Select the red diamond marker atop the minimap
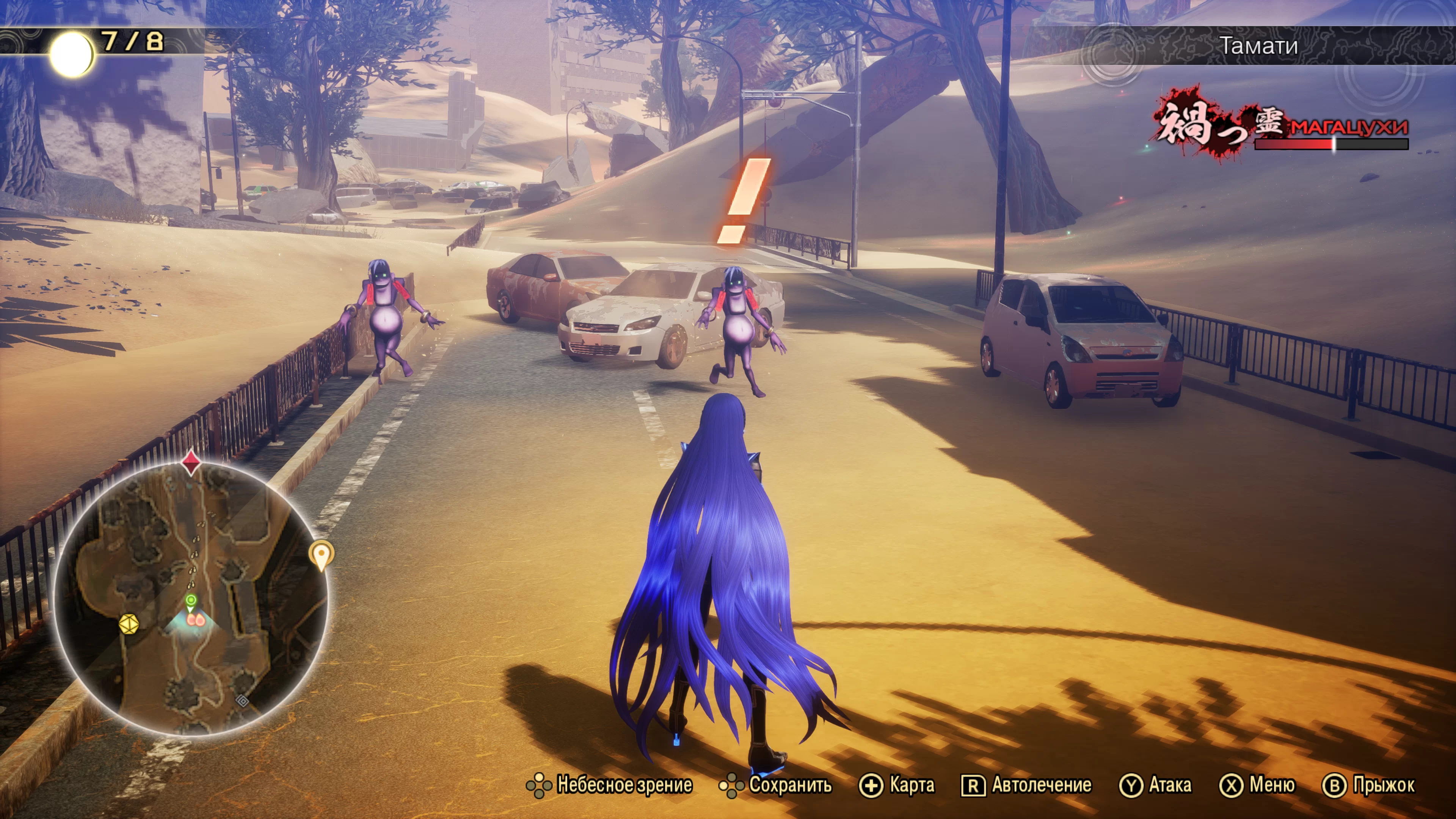This screenshot has height=819, width=1456. (x=191, y=462)
